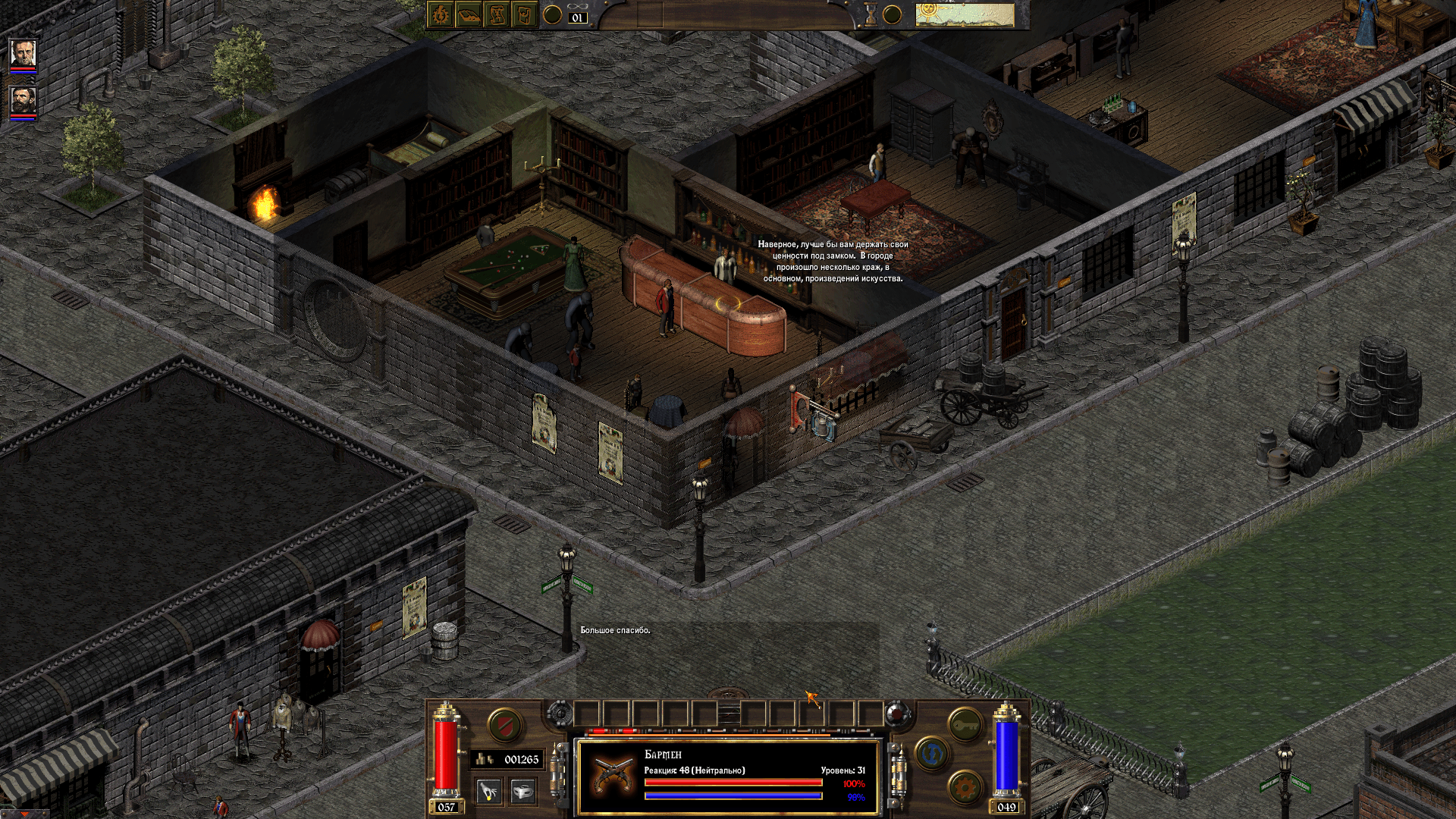Viewport: 1456px width, 819px height.
Task: Rotate the quickbar with the right red wheel
Action: (x=897, y=714)
